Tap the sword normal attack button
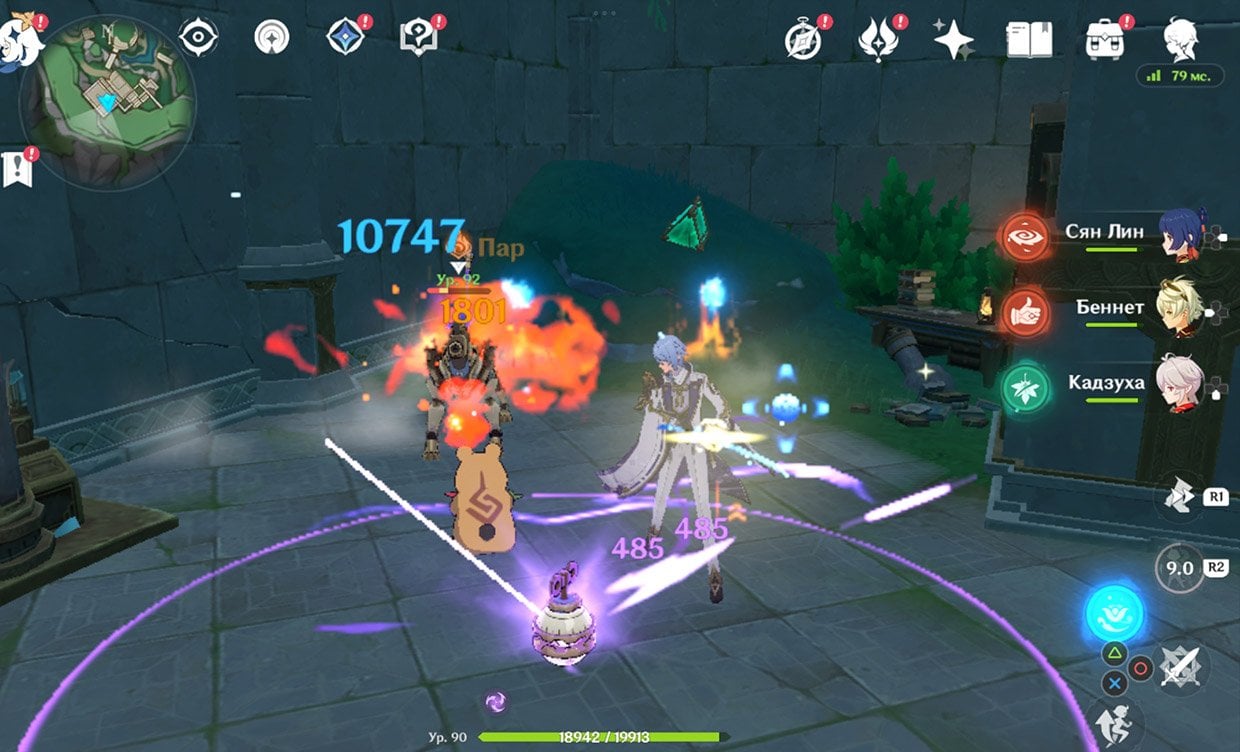The width and height of the screenshot is (1240, 752). click(x=1181, y=666)
